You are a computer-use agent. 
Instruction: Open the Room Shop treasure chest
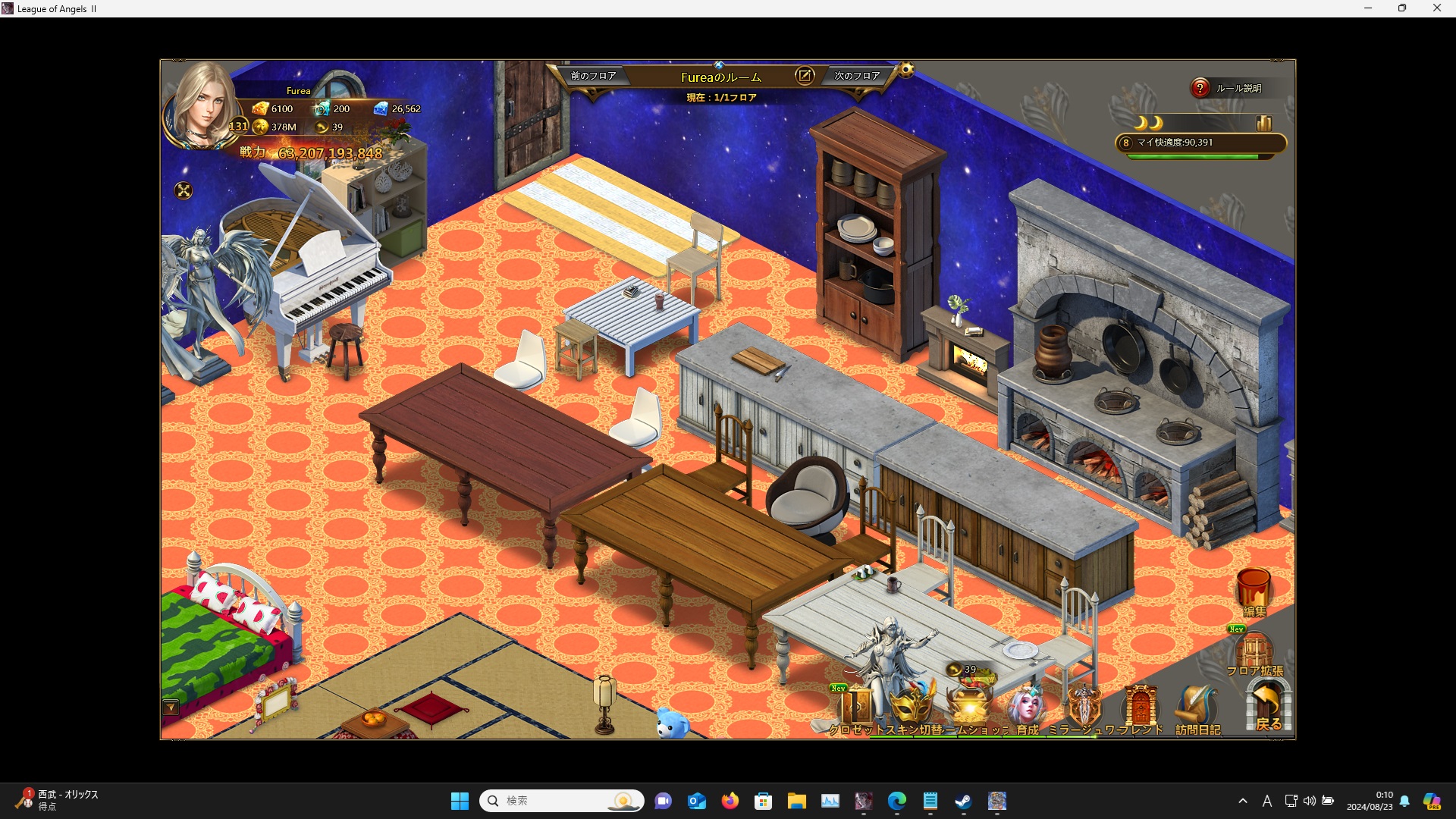coord(970,705)
